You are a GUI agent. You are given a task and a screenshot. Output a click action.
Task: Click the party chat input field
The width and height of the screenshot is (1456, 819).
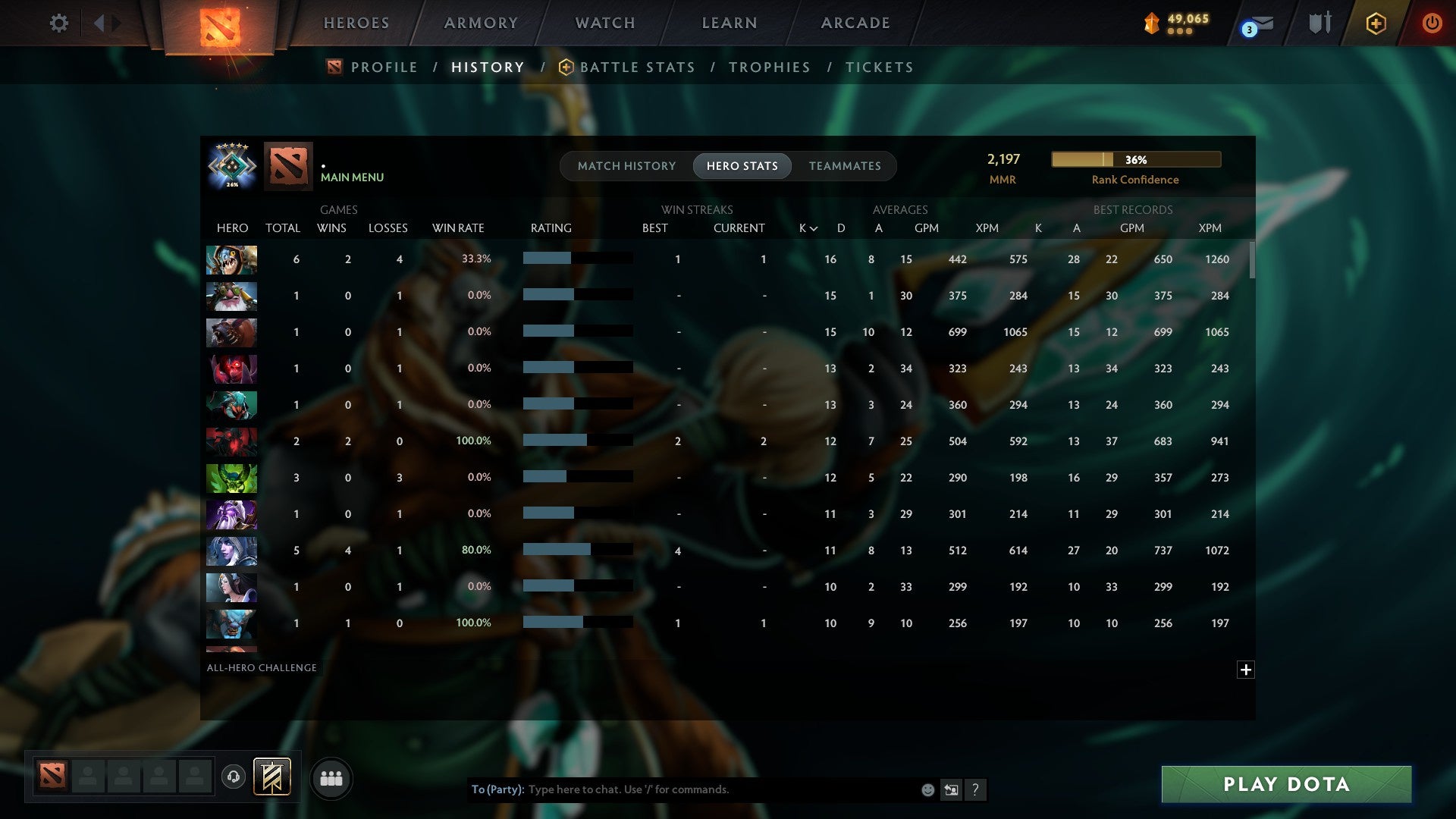pyautogui.click(x=682, y=789)
